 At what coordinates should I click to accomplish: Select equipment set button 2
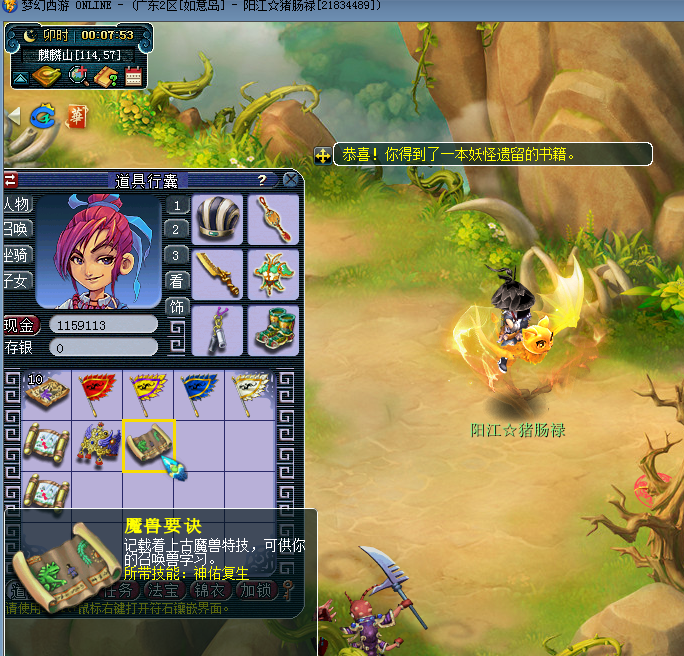[176, 230]
